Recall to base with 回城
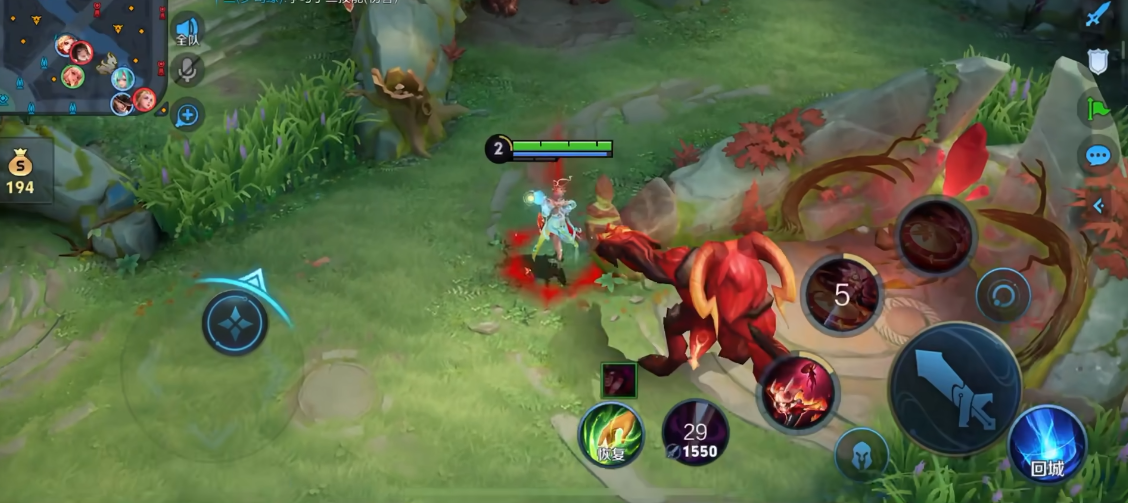1128x503 pixels. click(1047, 443)
